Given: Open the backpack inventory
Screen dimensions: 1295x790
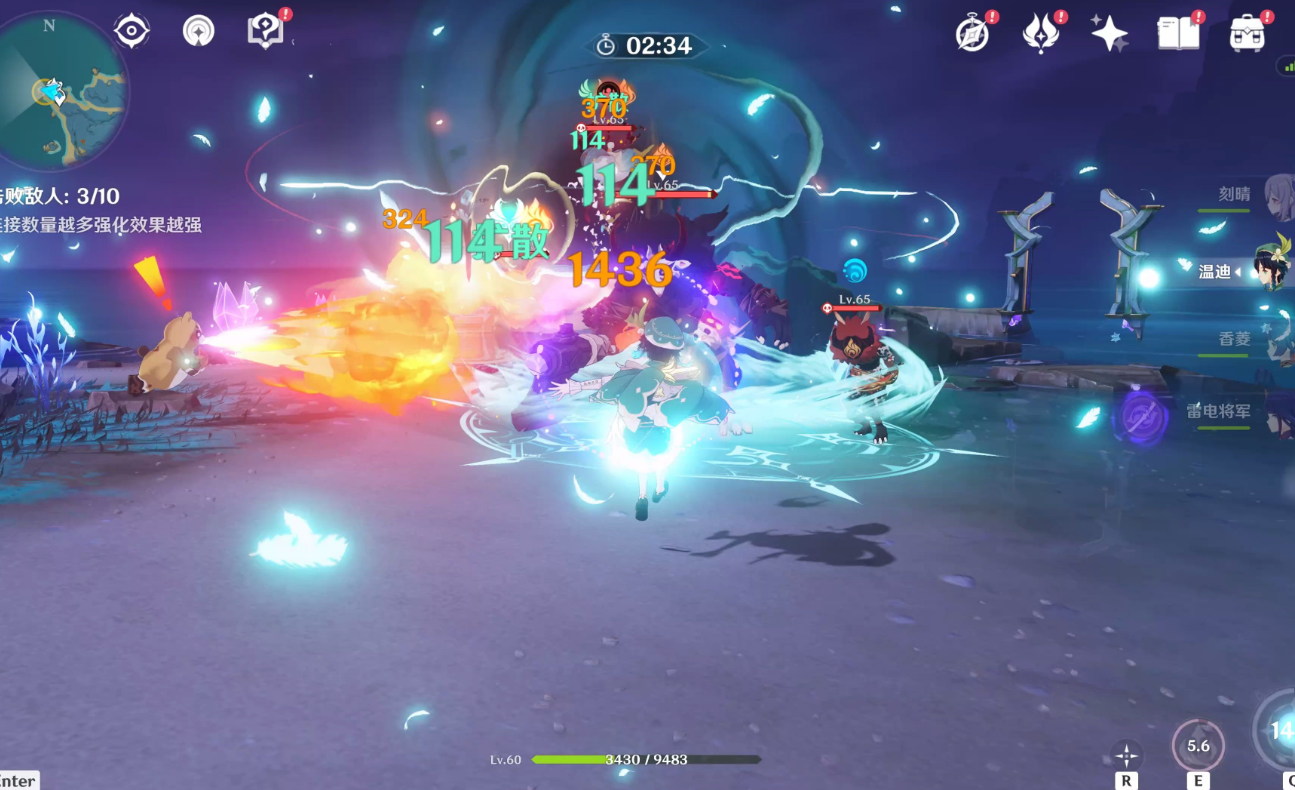Looking at the screenshot, I should 1247,35.
